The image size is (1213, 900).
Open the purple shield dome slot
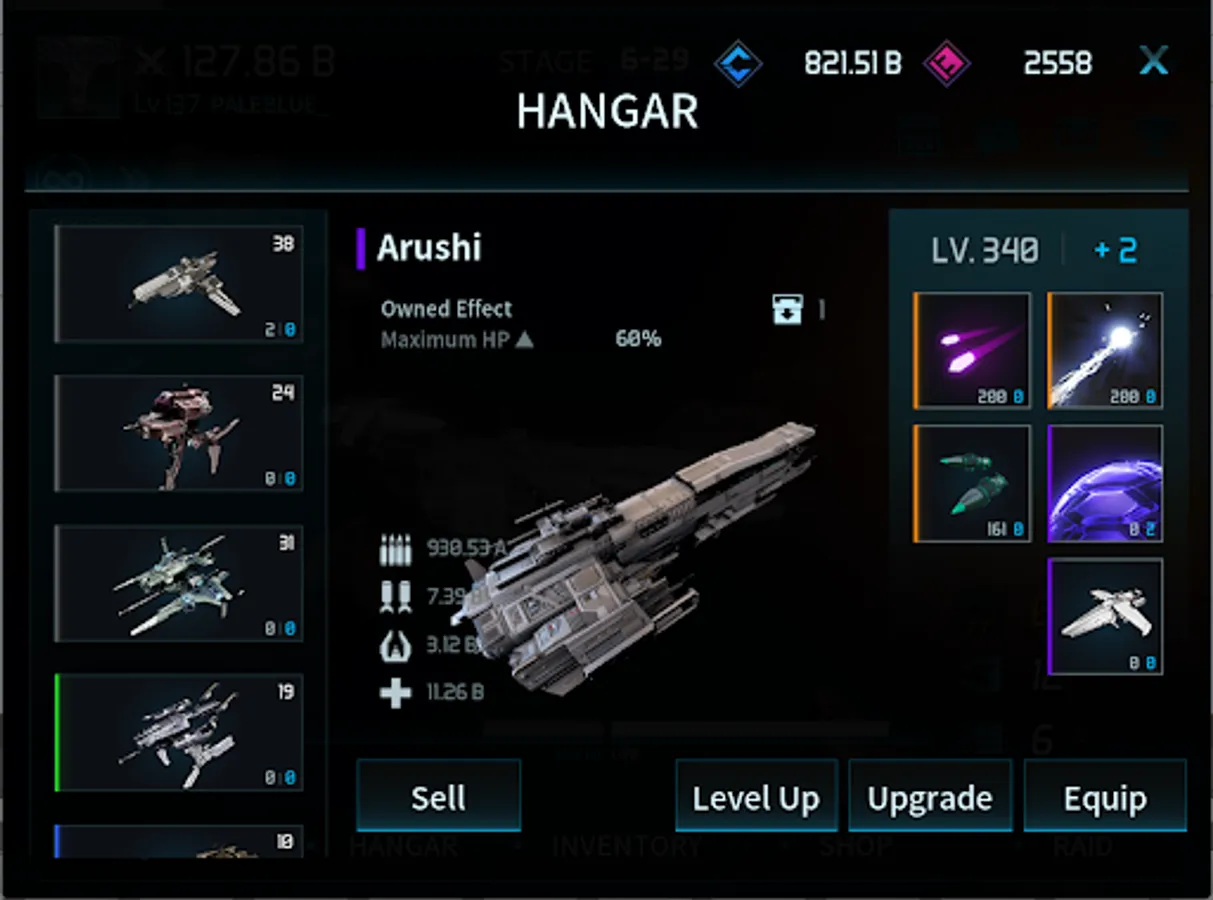click(x=1105, y=484)
